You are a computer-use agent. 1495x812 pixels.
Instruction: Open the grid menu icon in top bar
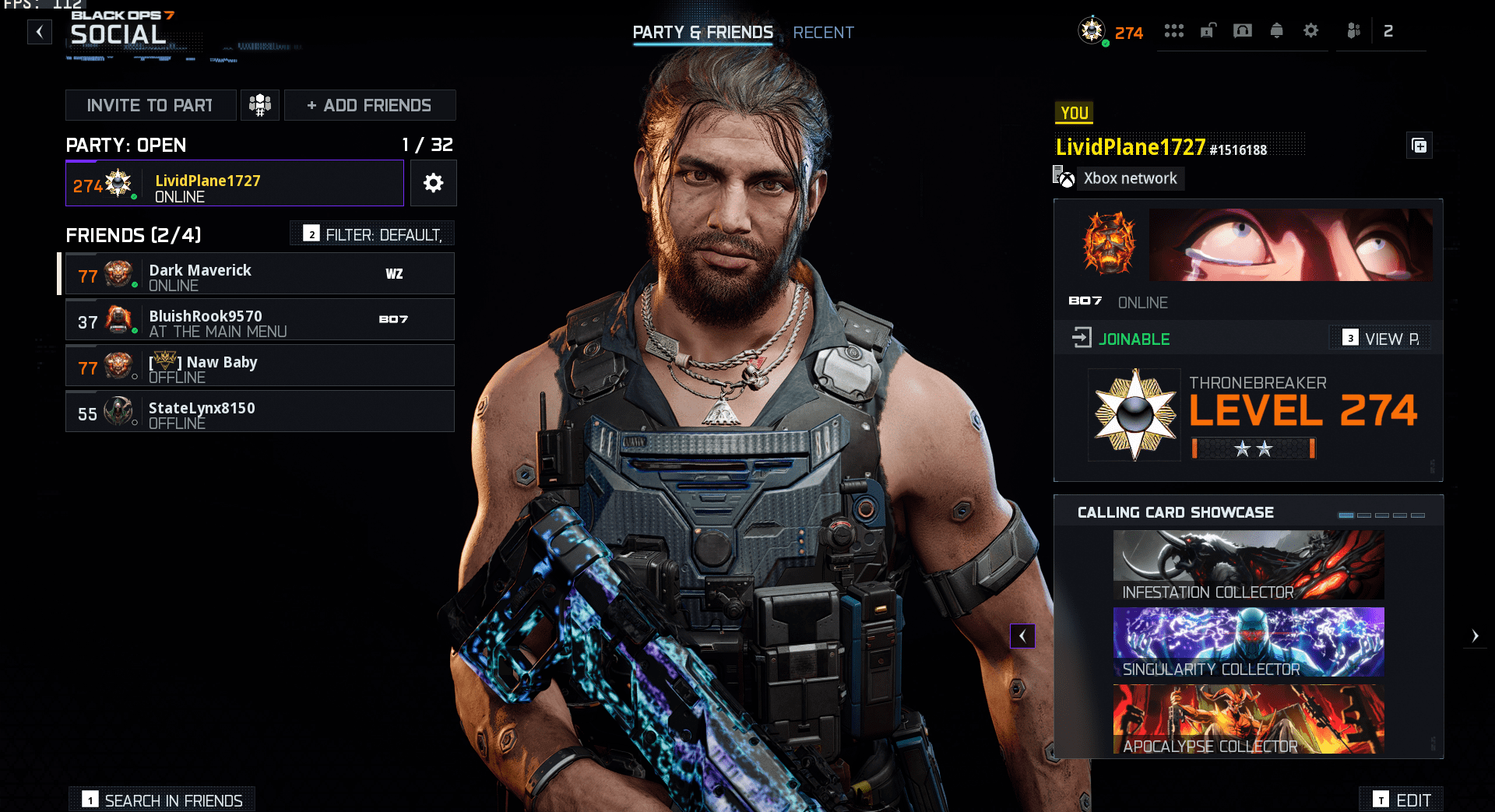pyautogui.click(x=1174, y=31)
